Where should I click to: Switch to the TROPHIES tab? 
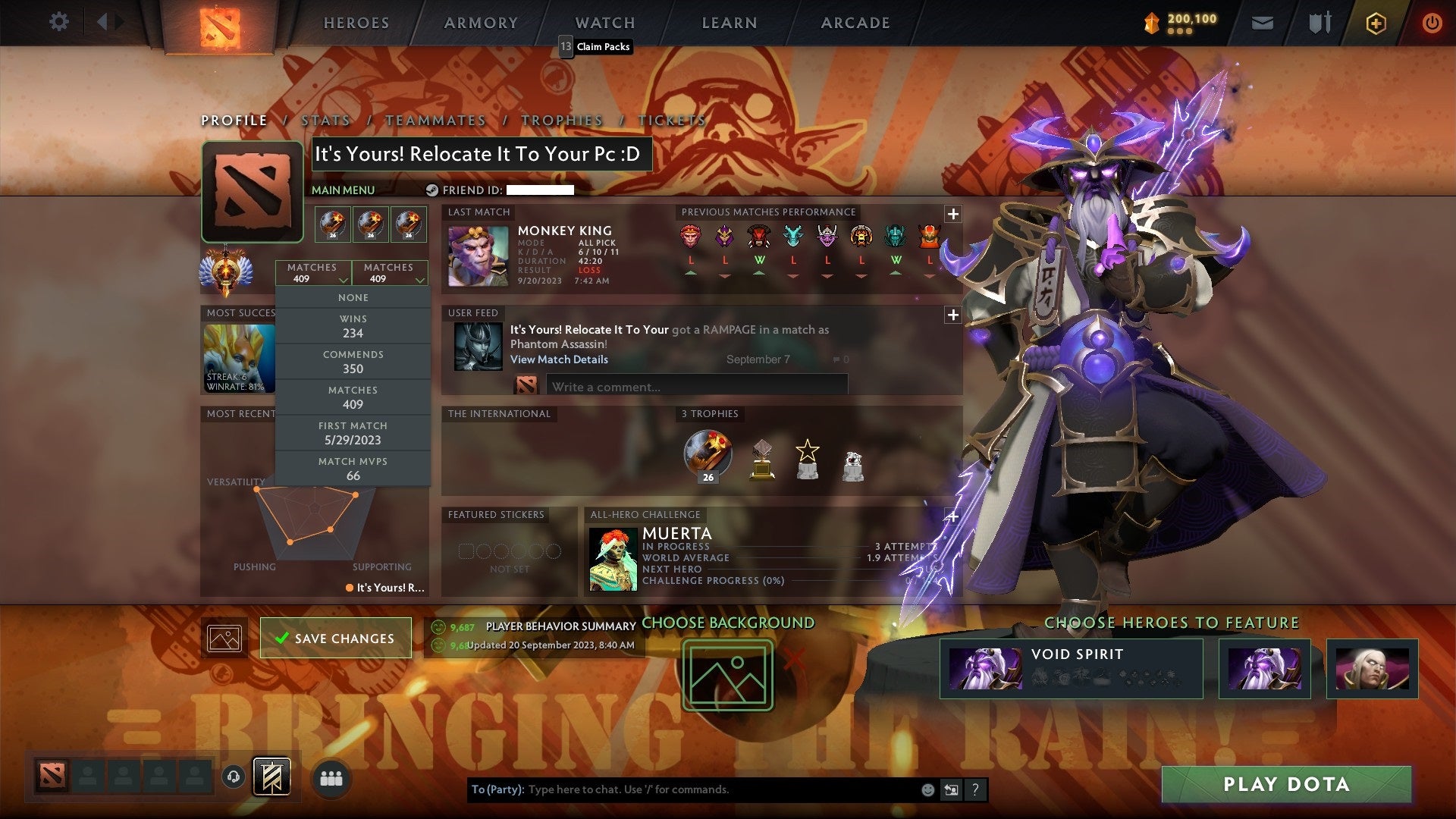(x=561, y=120)
